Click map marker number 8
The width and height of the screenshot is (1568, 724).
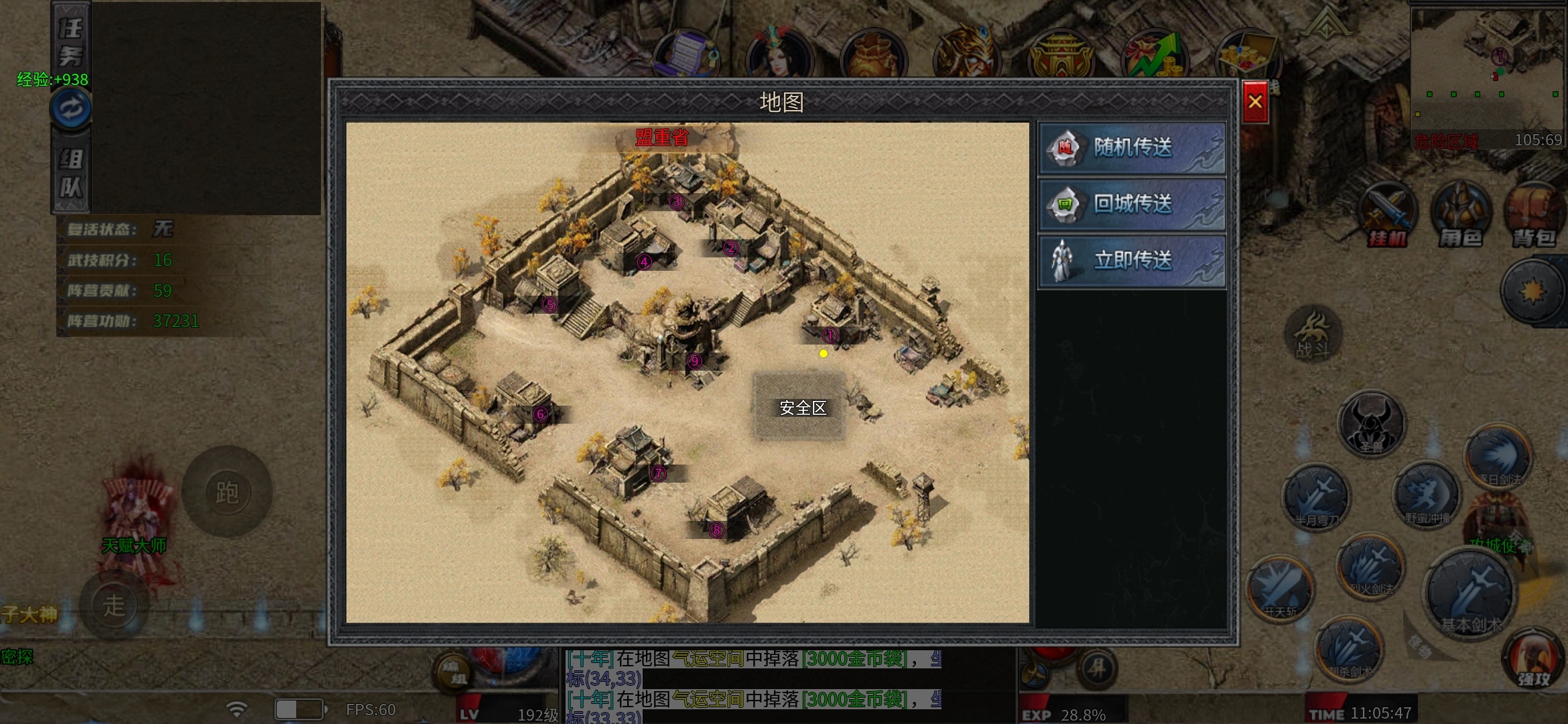click(716, 531)
